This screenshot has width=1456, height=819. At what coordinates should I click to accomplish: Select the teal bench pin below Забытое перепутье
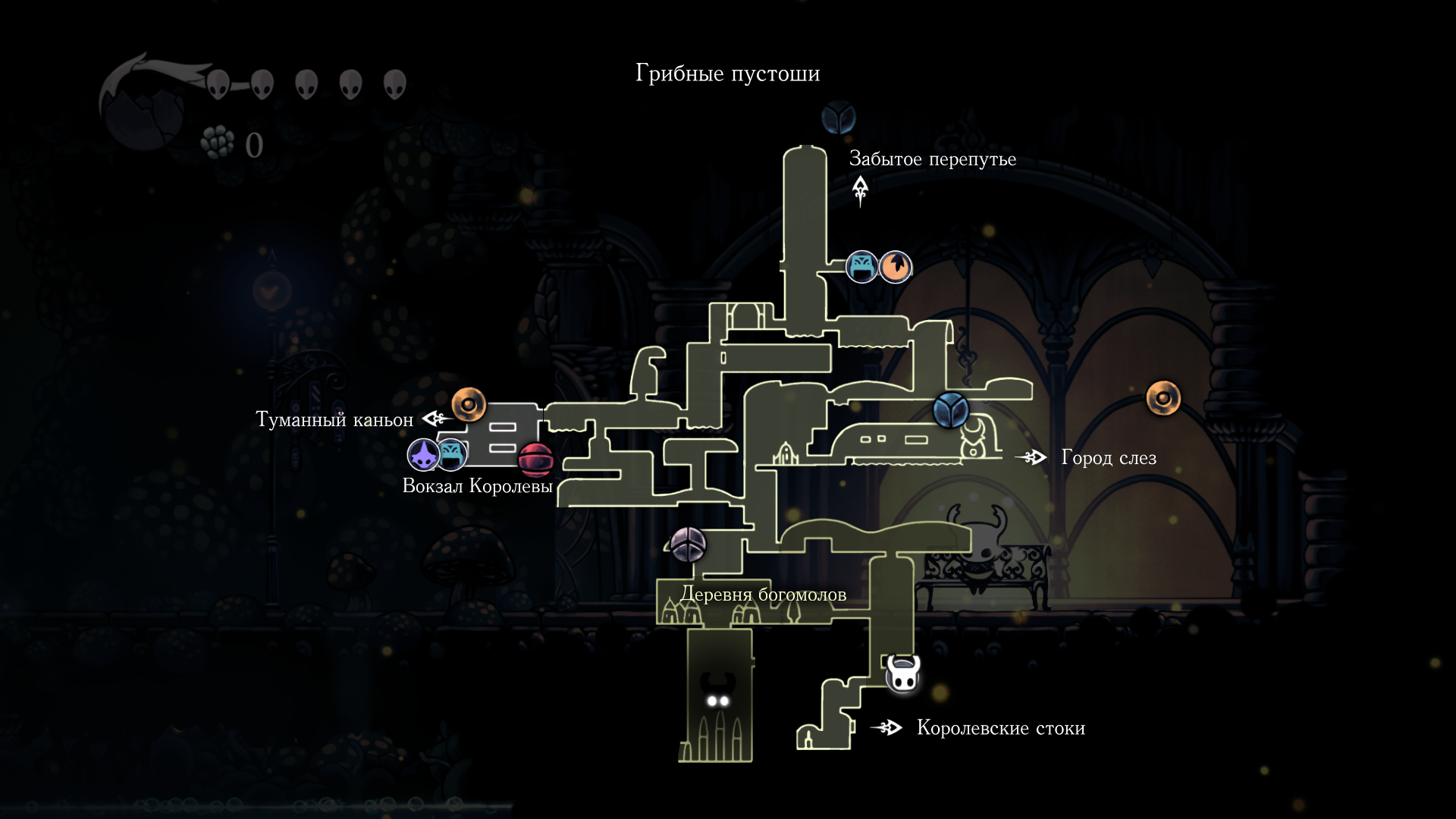[862, 267]
